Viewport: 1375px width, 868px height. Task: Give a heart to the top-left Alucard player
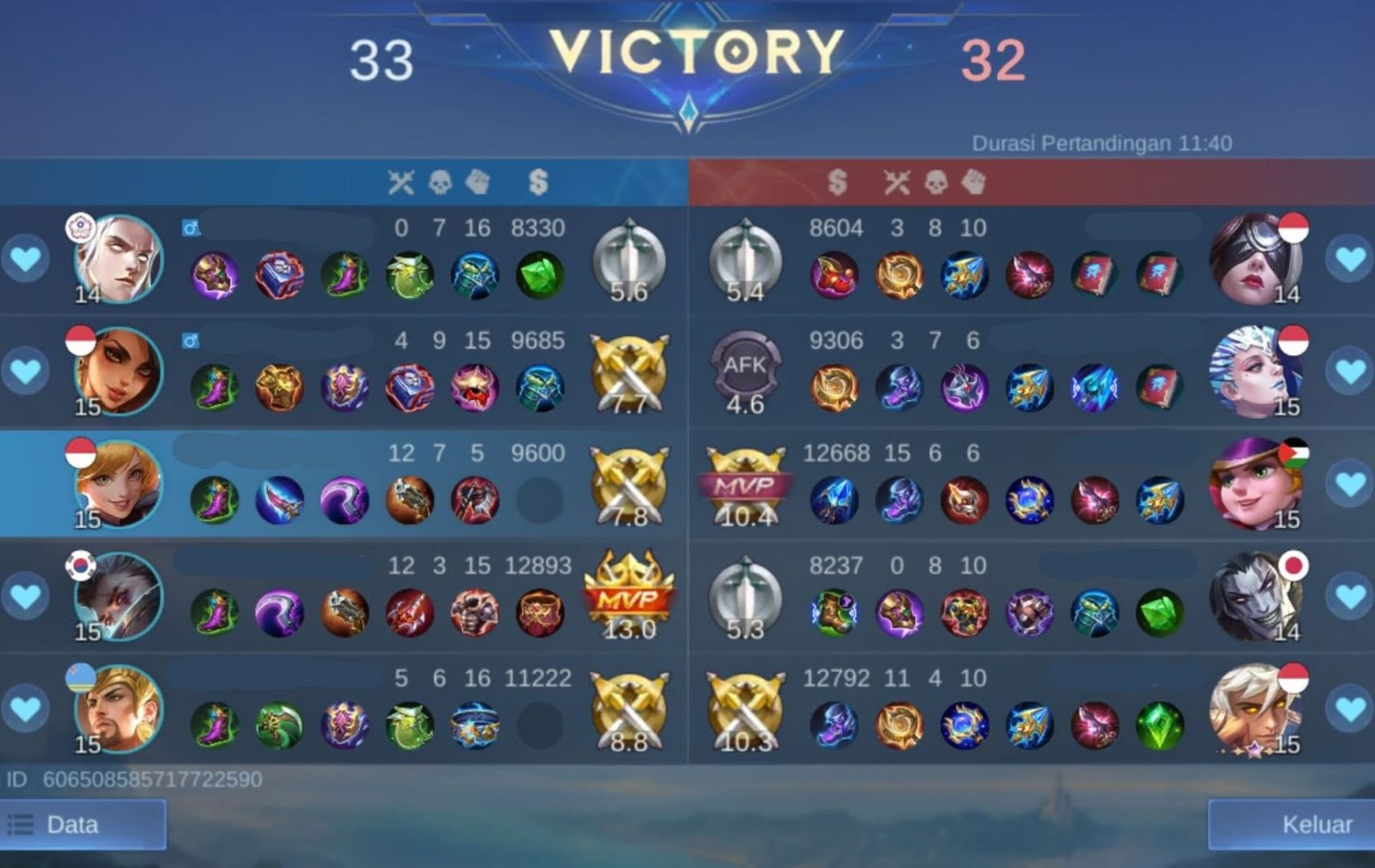point(26,260)
